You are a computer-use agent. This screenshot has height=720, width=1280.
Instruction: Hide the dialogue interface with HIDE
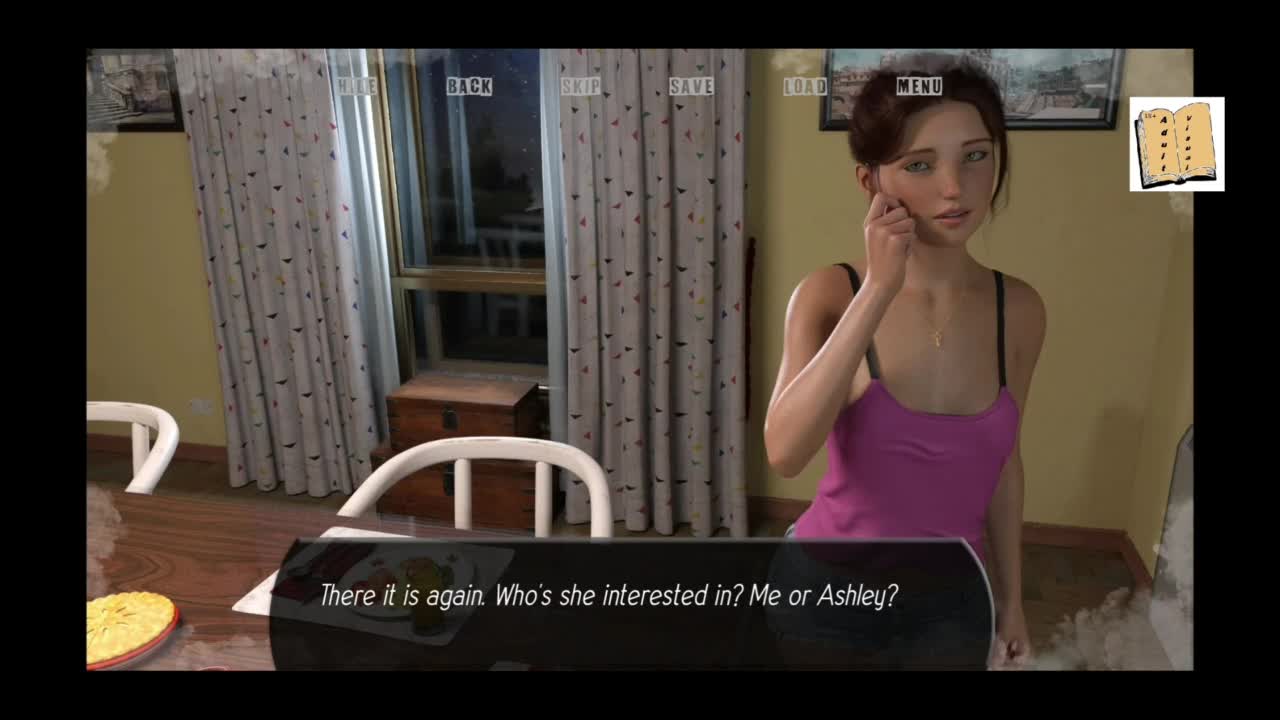pyautogui.click(x=356, y=87)
